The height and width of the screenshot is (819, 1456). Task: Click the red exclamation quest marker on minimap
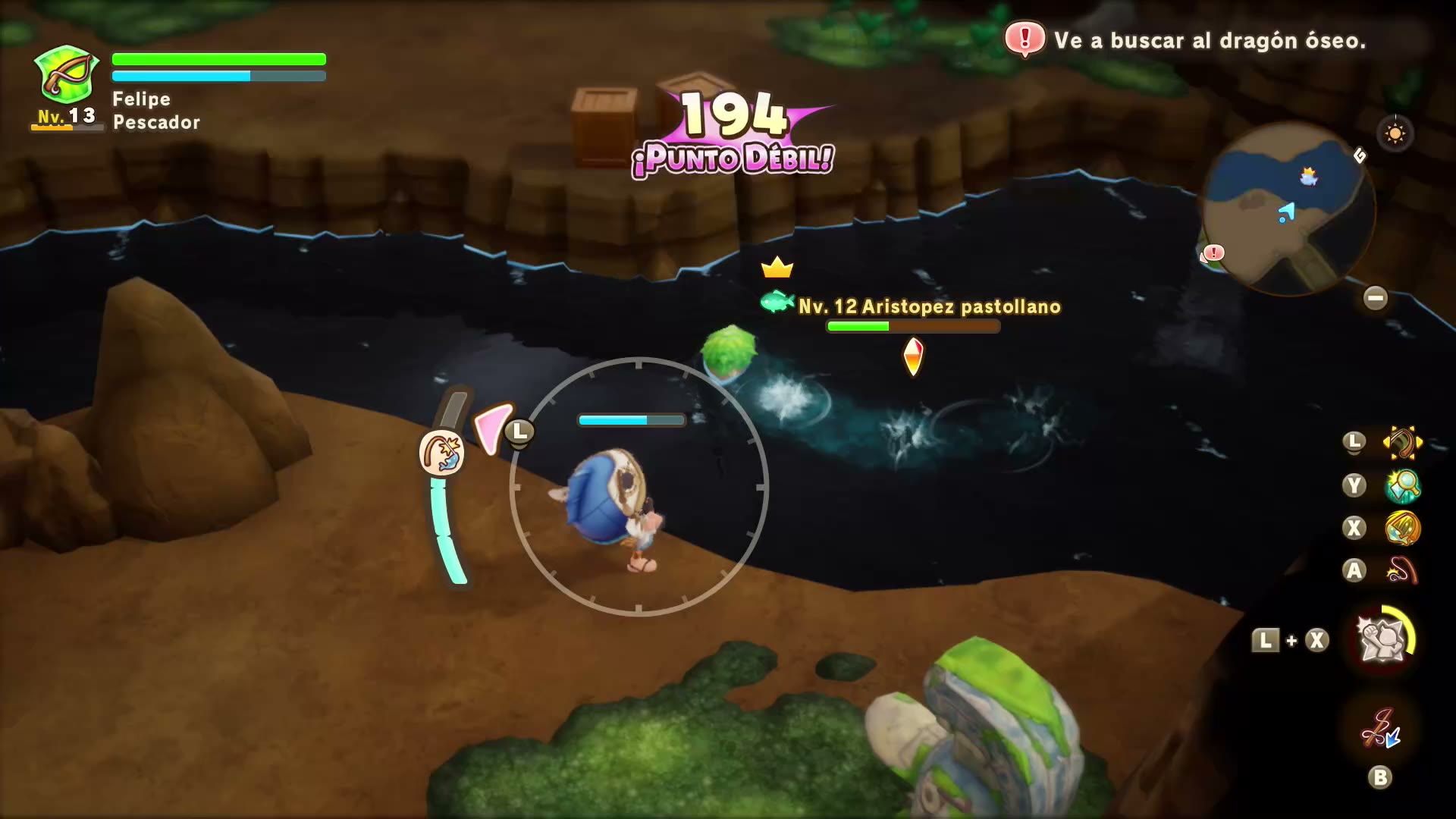click(x=1213, y=253)
